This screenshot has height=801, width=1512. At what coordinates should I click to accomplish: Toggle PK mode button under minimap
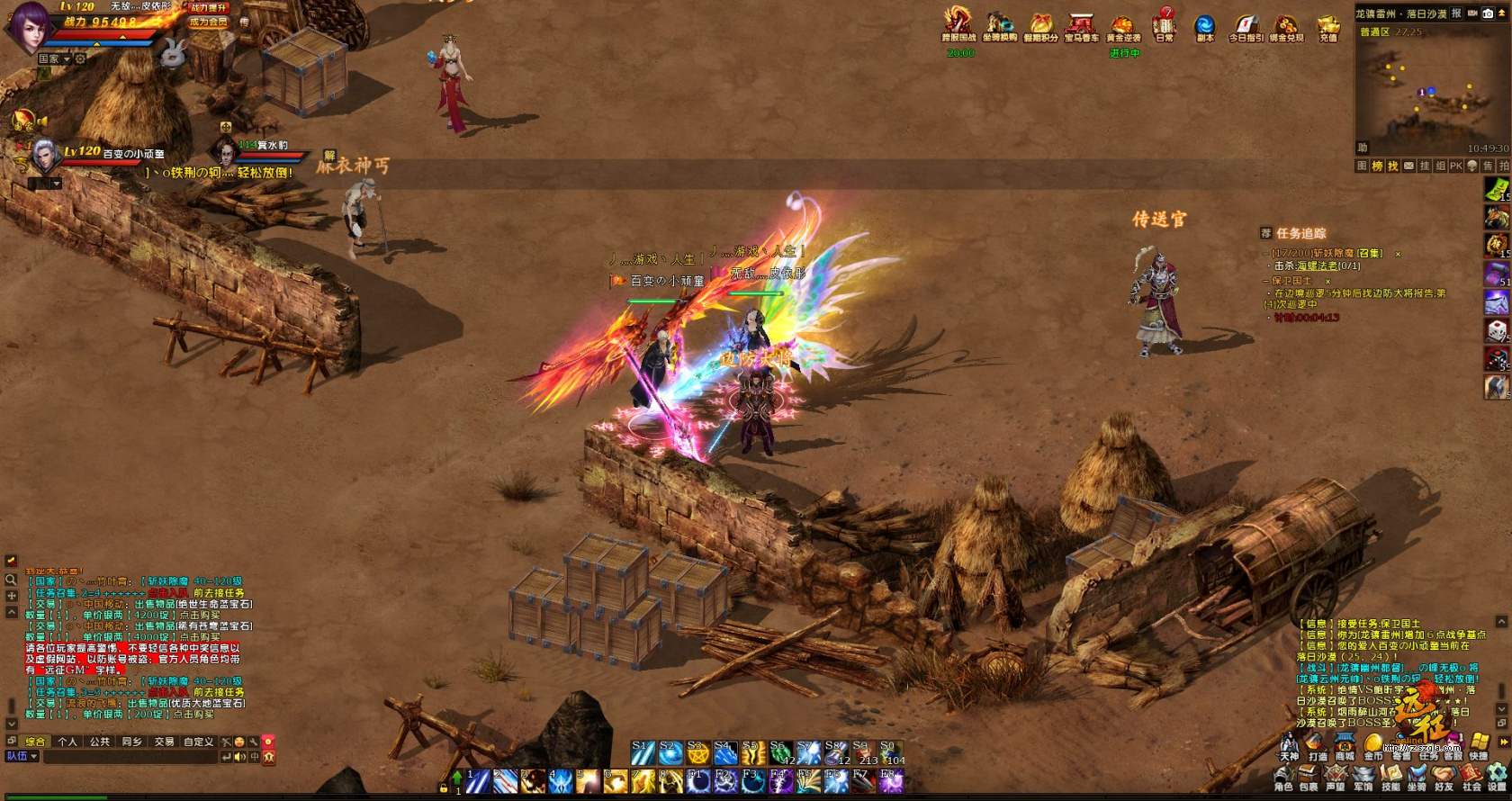tap(1455, 166)
